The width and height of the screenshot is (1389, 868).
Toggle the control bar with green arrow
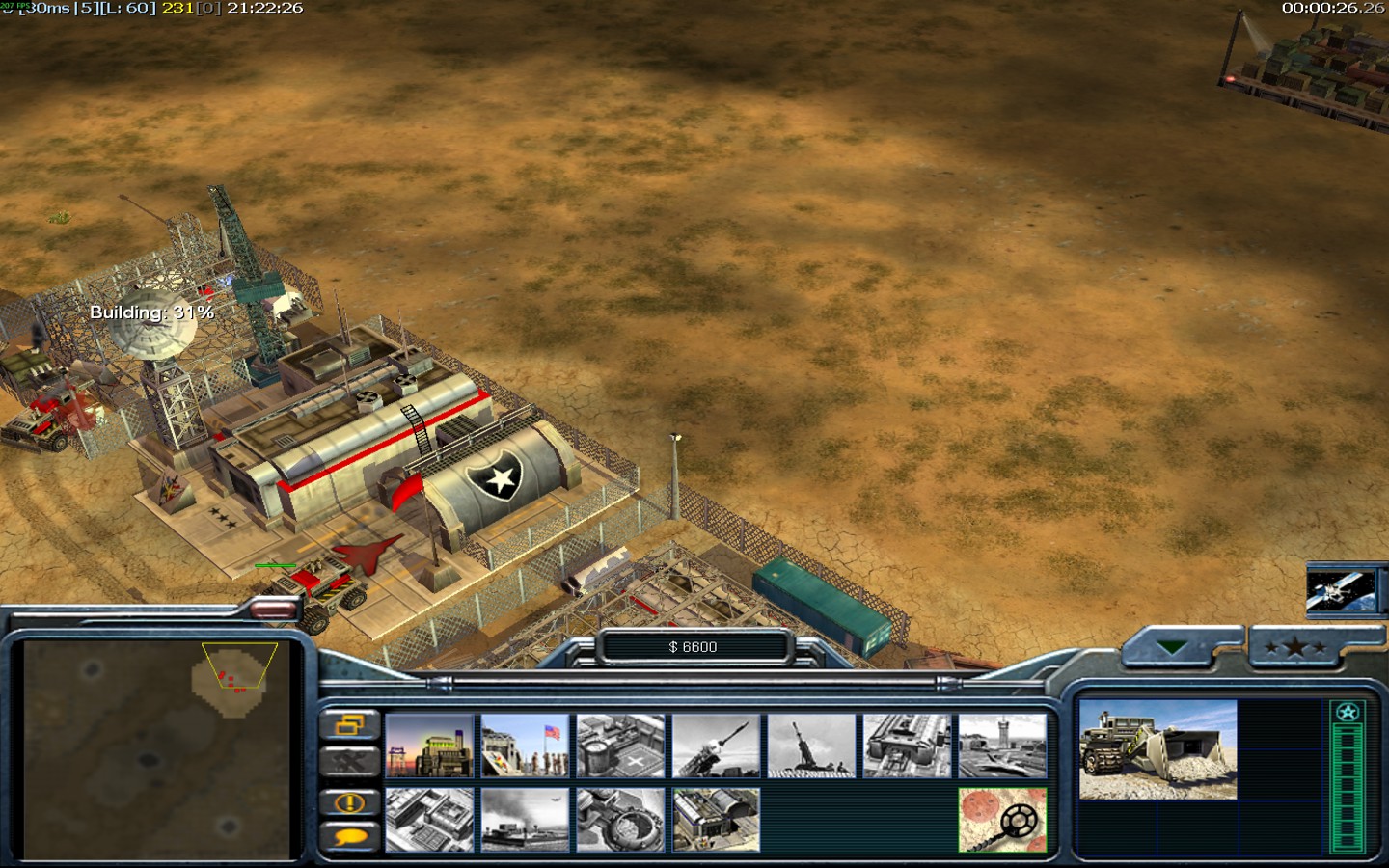(1173, 648)
